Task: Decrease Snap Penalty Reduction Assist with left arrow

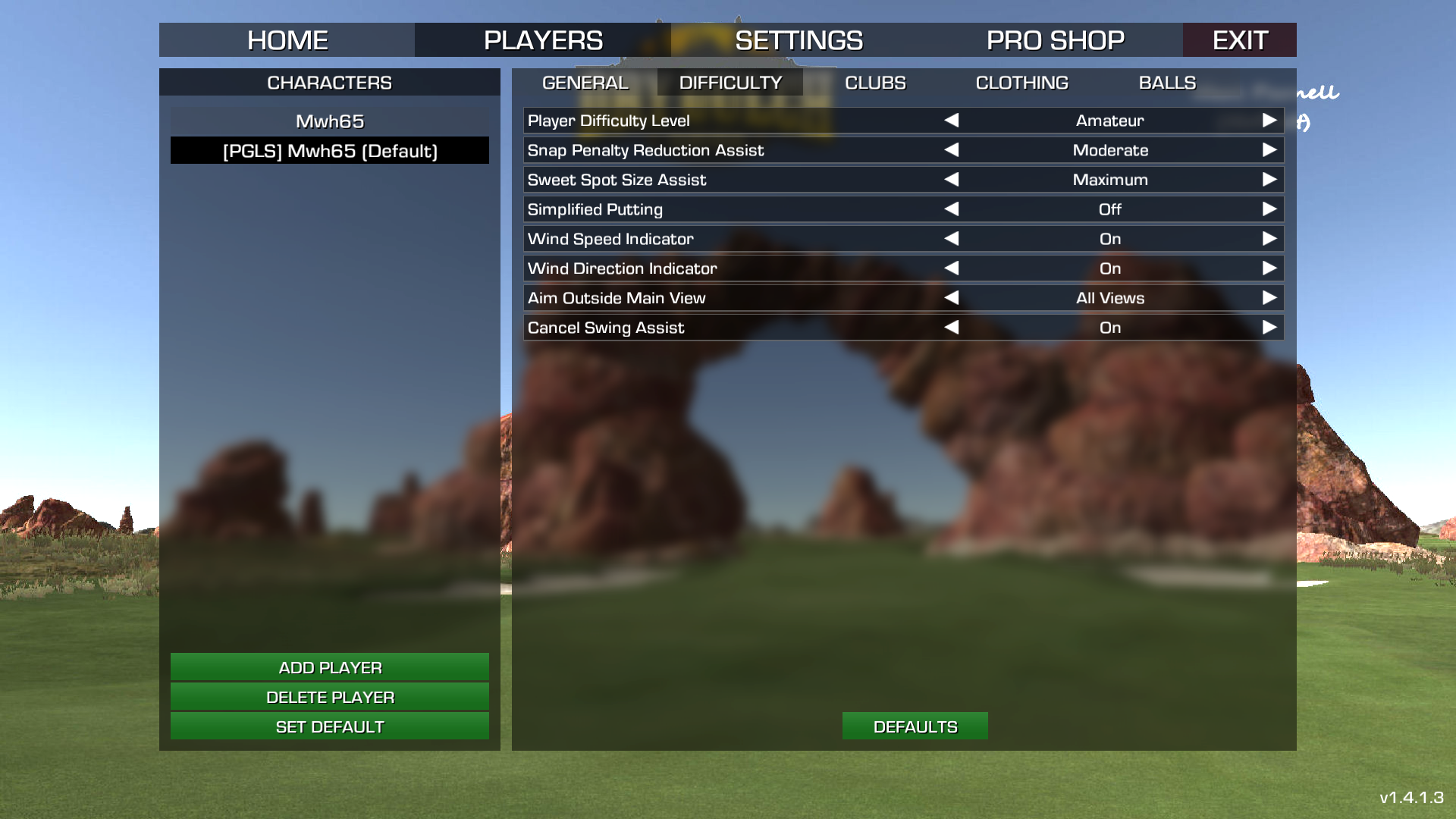Action: point(952,150)
